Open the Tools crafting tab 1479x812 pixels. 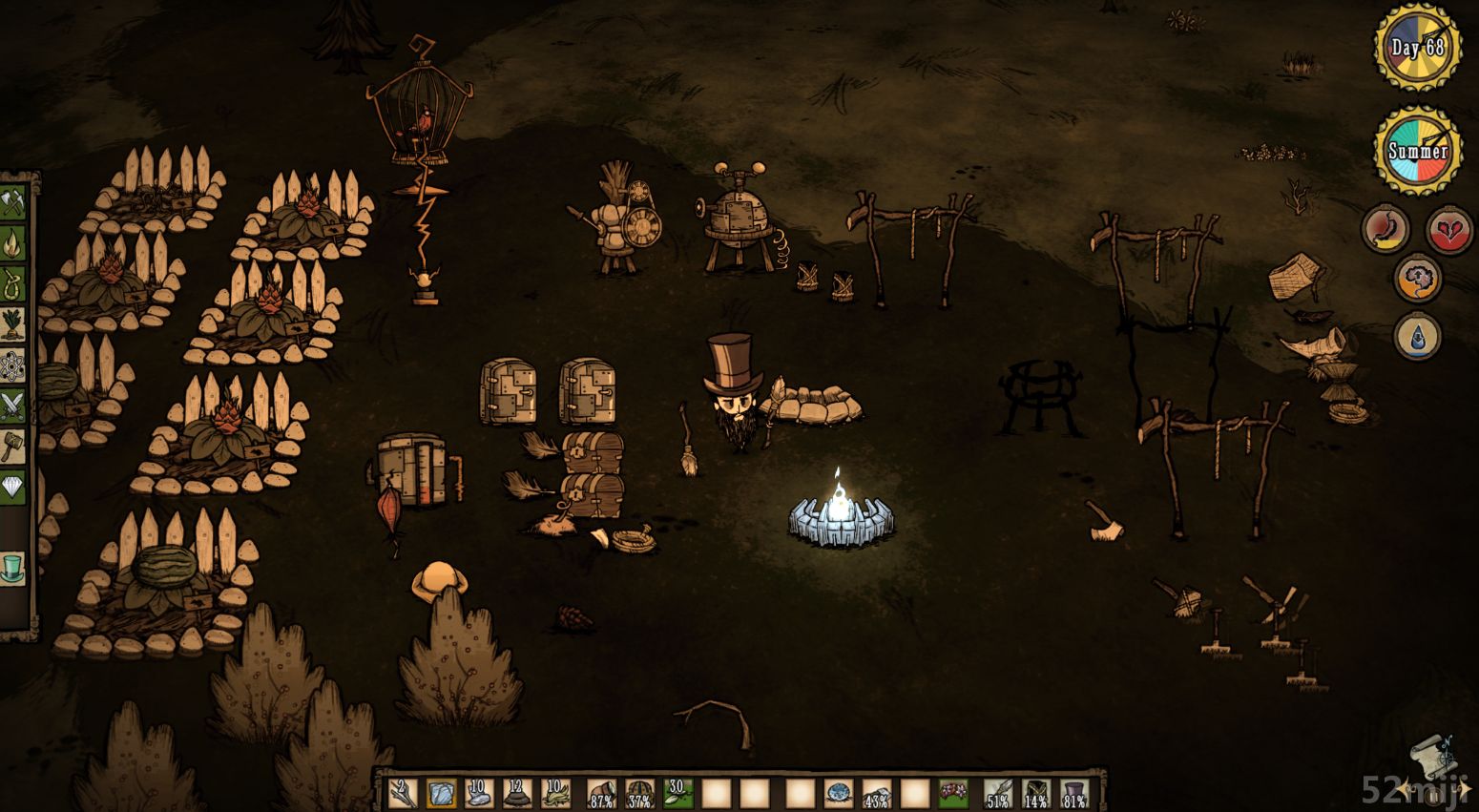click(x=14, y=204)
